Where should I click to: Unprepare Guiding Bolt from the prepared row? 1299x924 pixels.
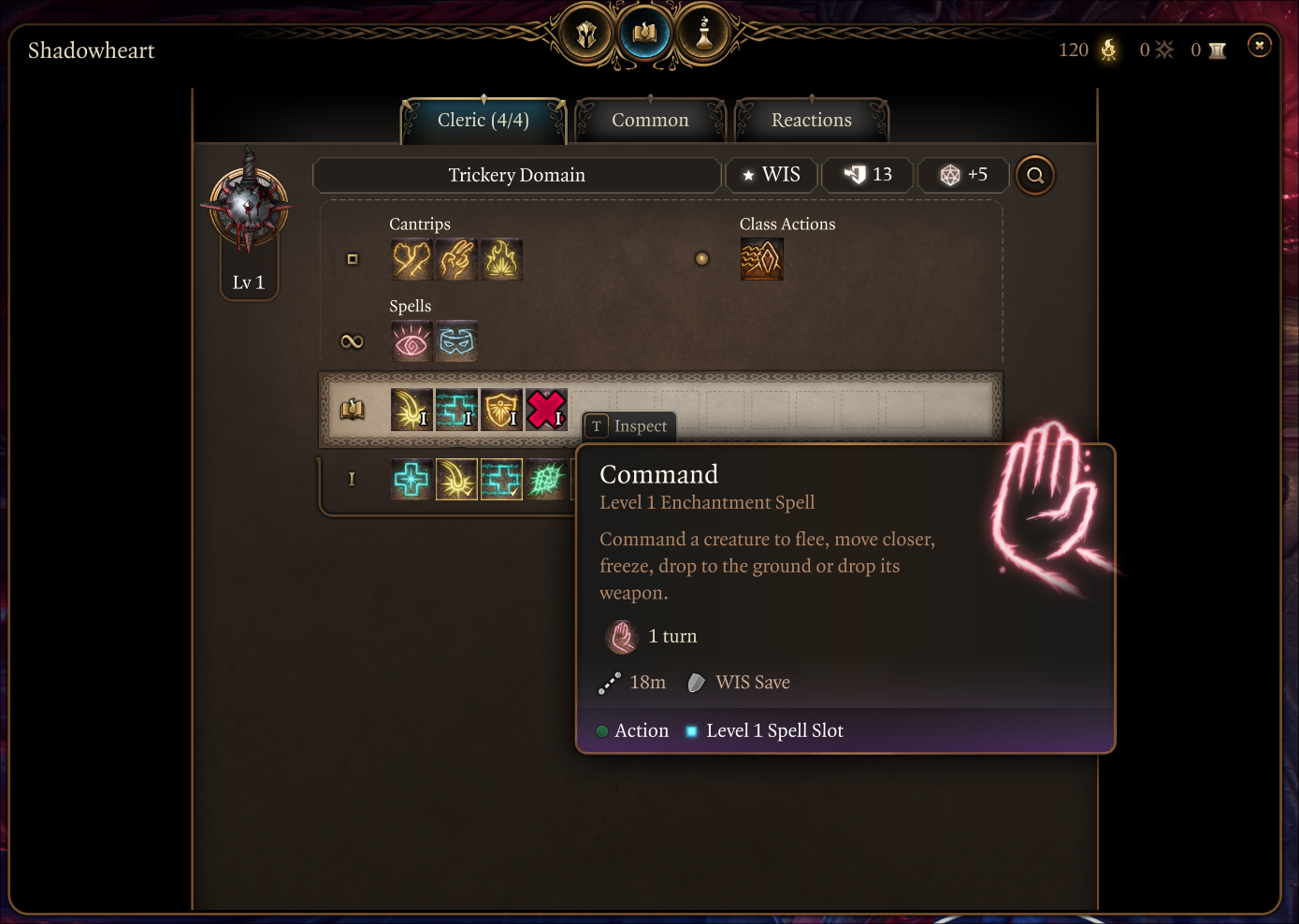click(411, 410)
